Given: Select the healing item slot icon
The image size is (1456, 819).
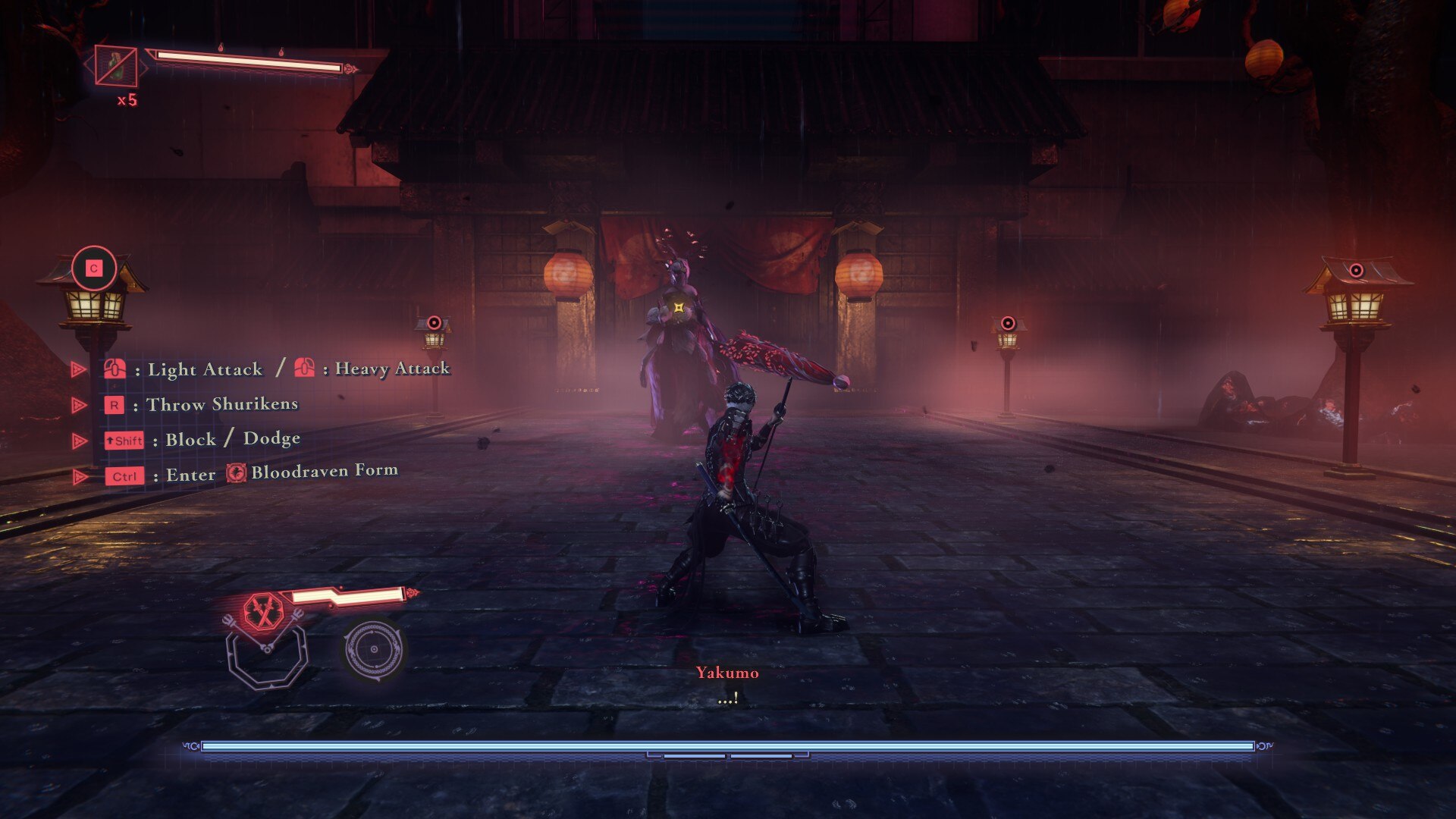Looking at the screenshot, I should (x=116, y=66).
